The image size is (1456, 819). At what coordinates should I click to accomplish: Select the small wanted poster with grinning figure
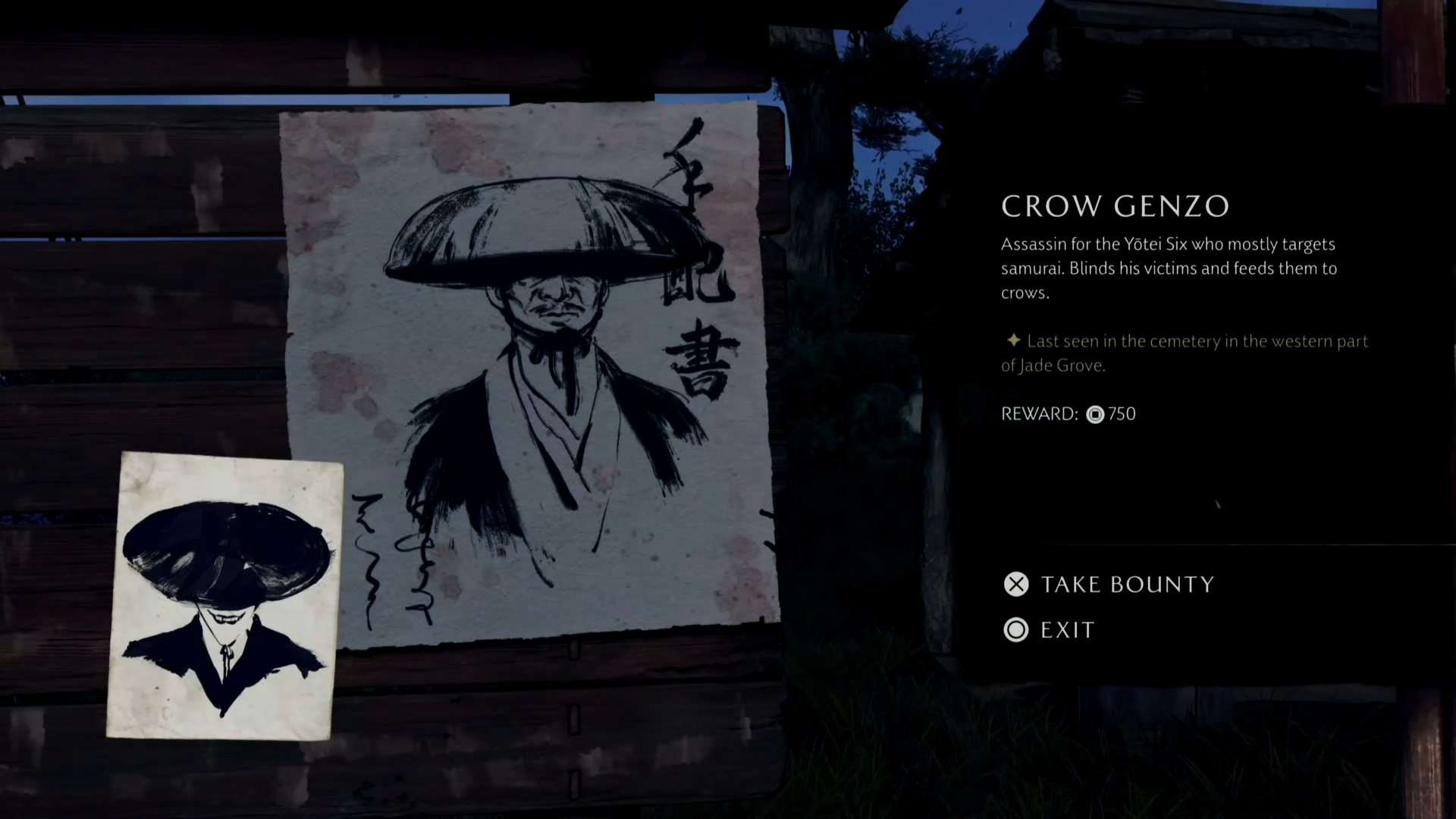(224, 596)
